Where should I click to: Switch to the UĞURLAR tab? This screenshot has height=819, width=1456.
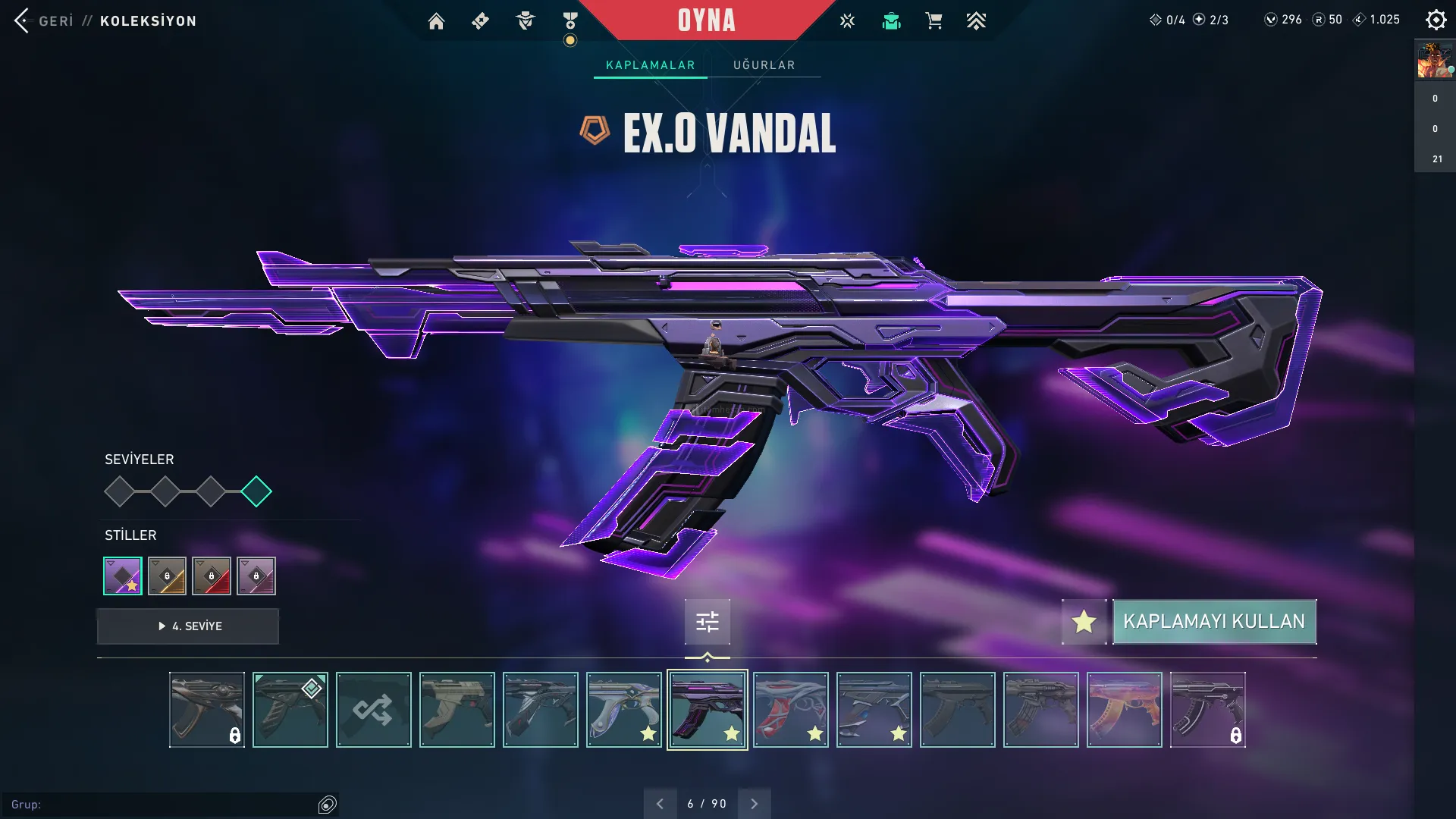pos(764,65)
